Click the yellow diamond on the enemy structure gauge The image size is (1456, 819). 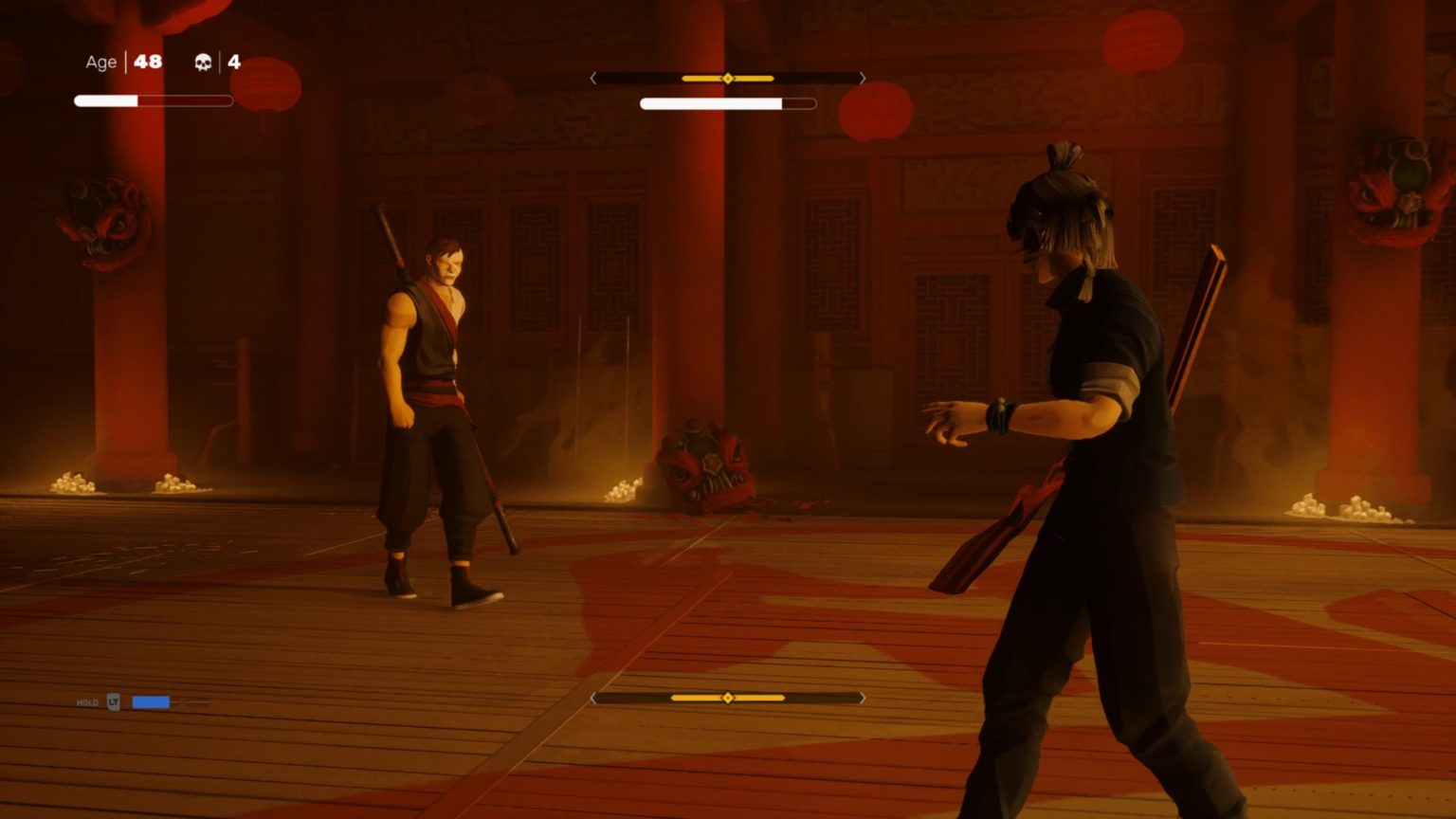pos(728,80)
